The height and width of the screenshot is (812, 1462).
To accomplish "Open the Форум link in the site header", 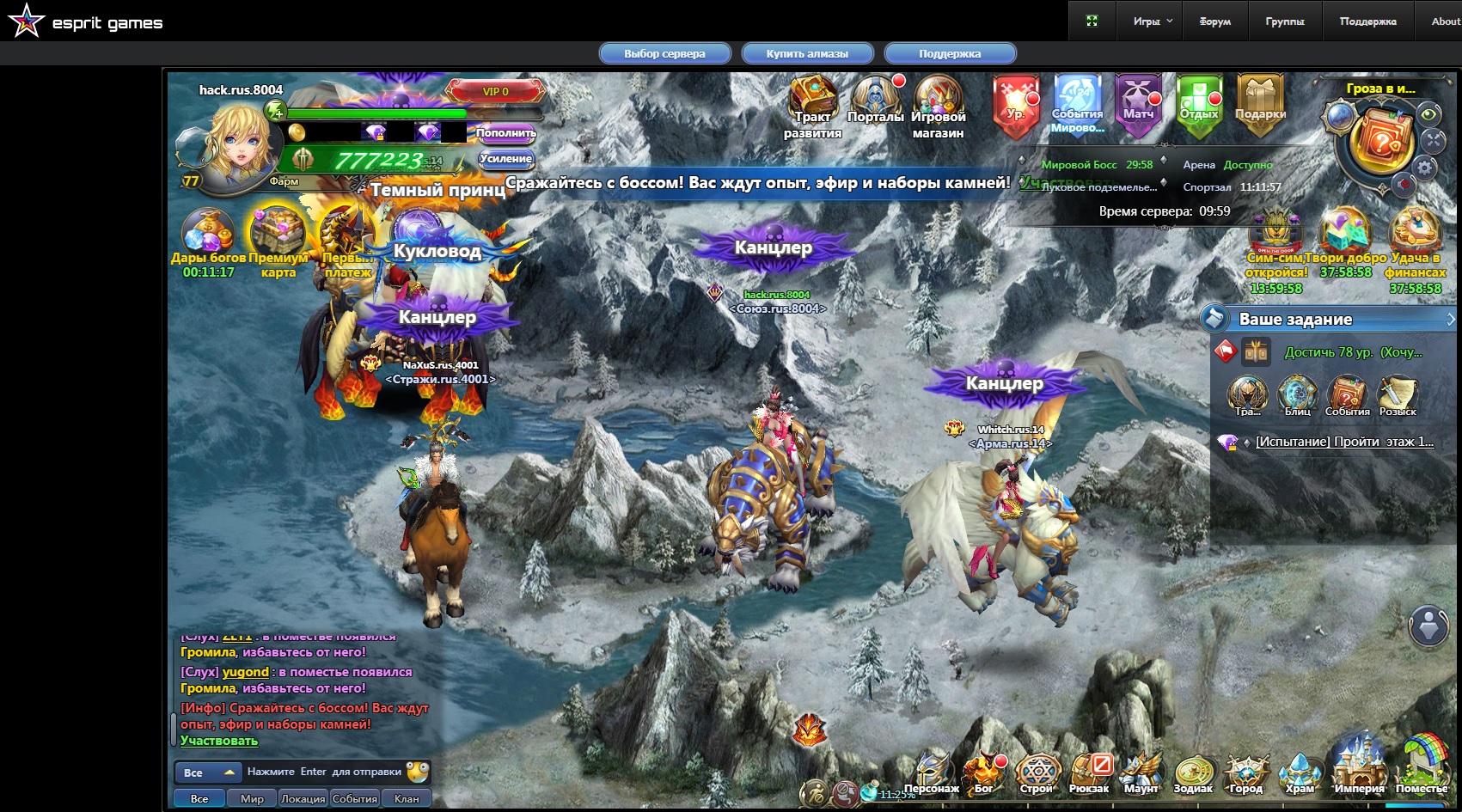I will click(1214, 21).
